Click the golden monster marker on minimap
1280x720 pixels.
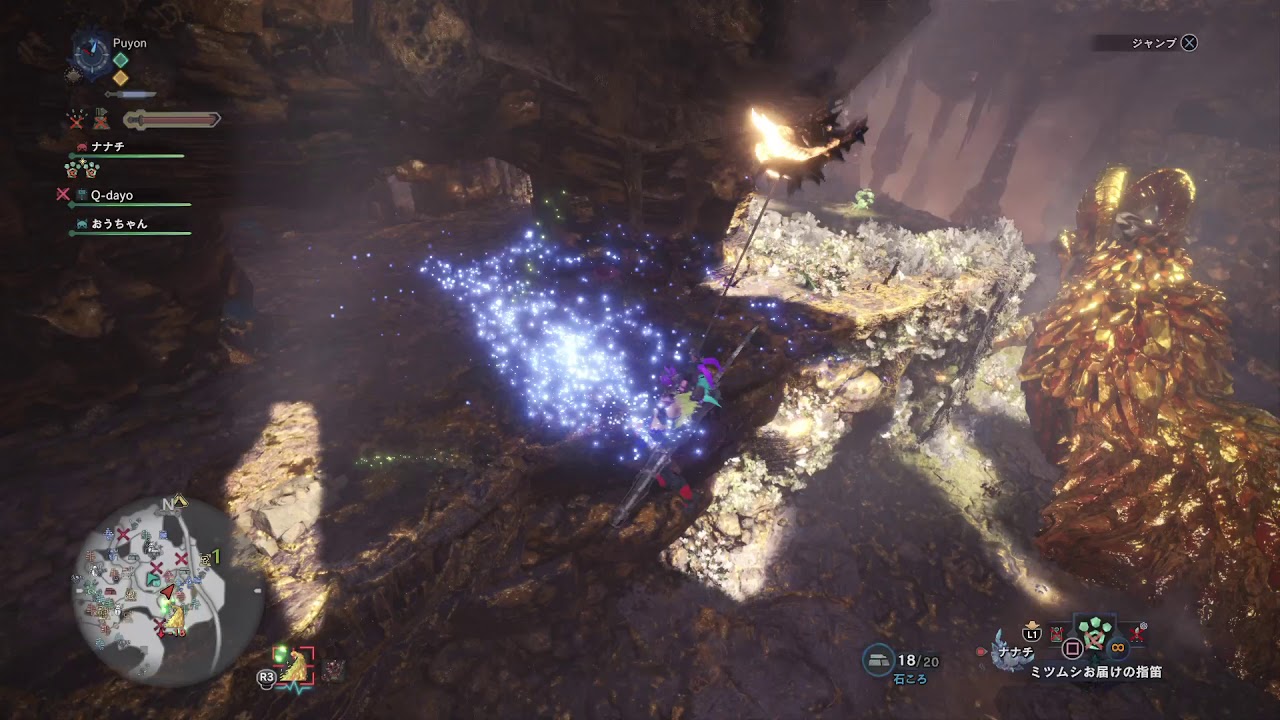pos(174,620)
